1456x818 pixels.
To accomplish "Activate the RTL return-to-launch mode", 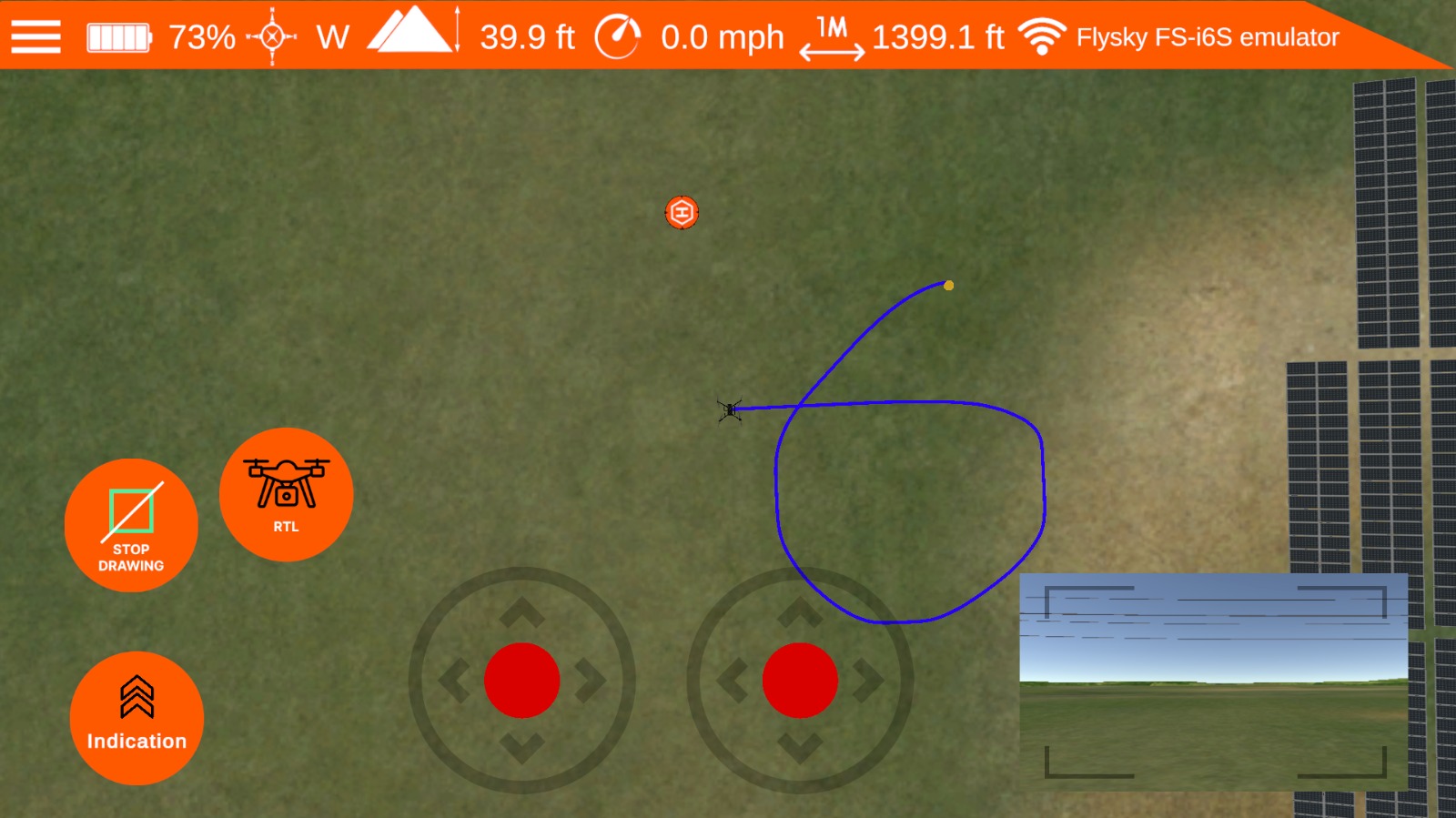I will click(285, 494).
